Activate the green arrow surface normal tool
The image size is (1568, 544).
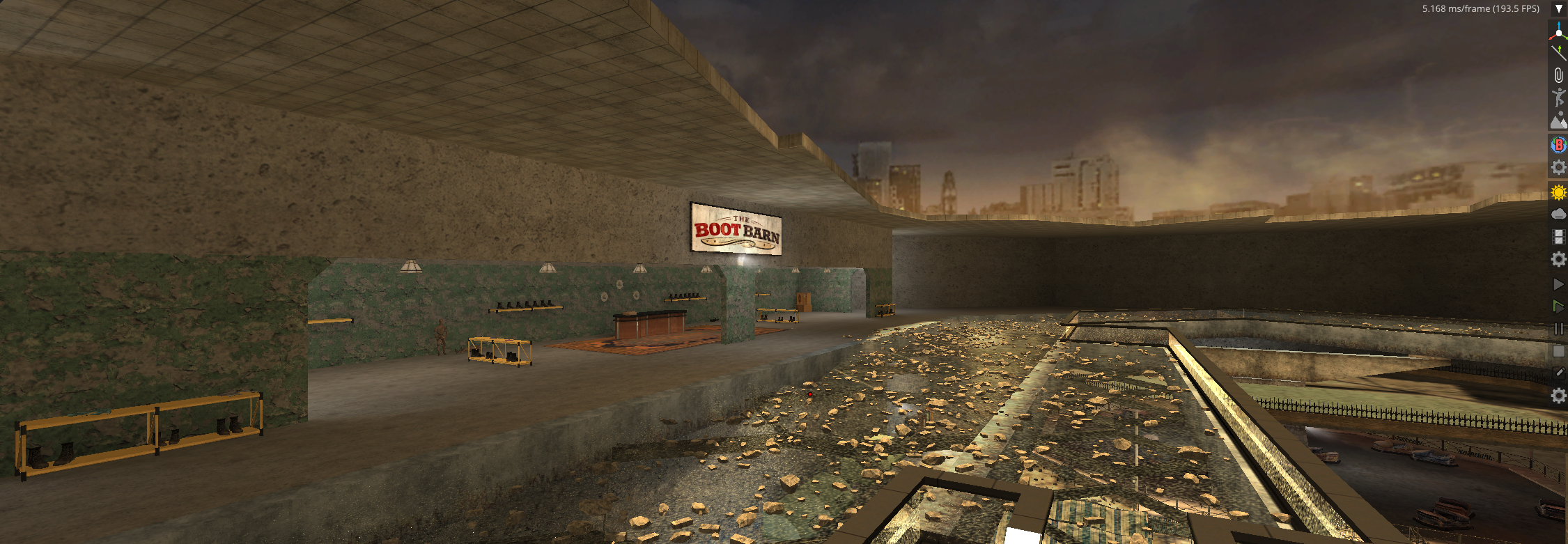pyautogui.click(x=1558, y=52)
